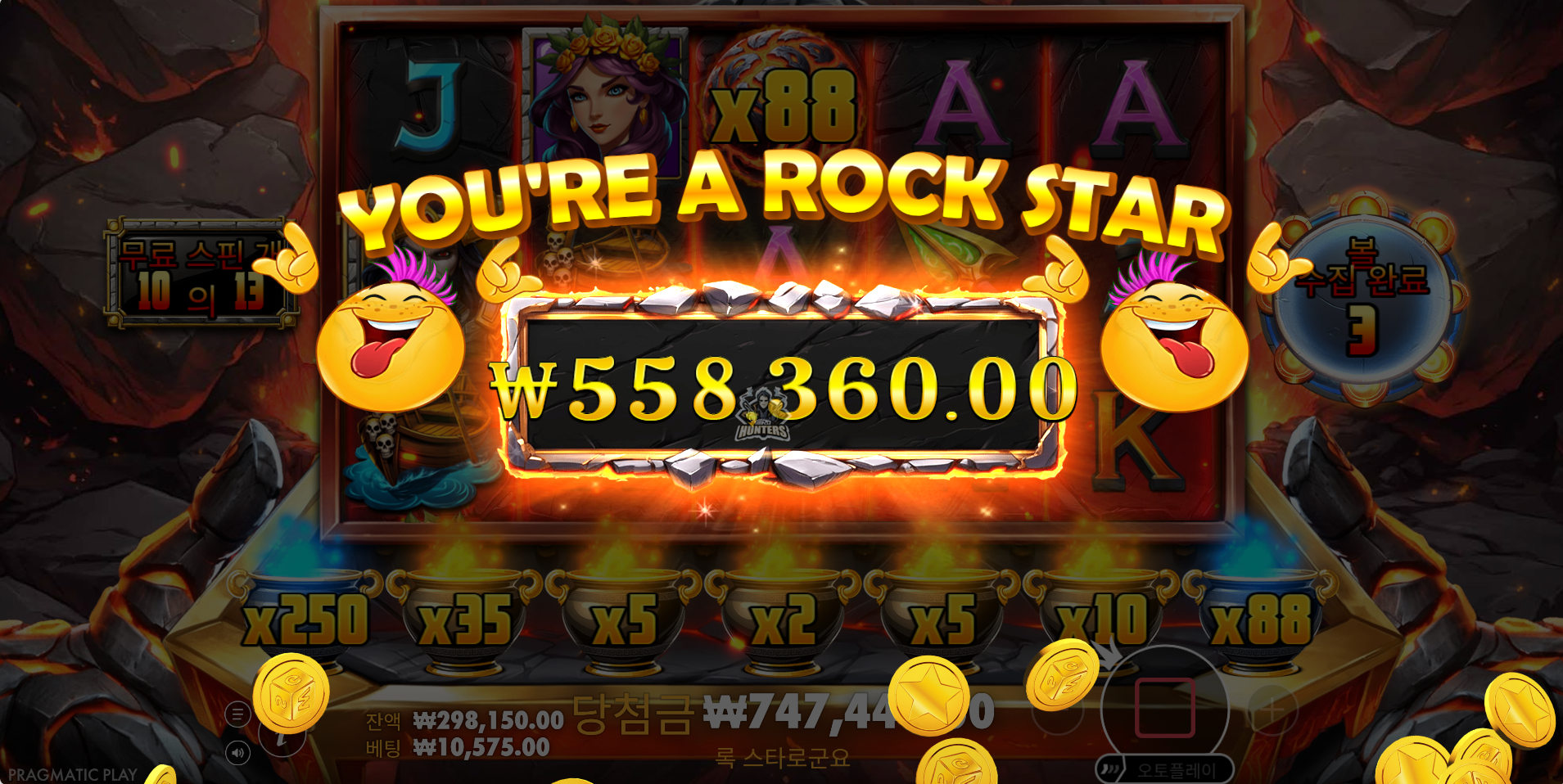Increase the bet with the plus button

coord(1272,710)
